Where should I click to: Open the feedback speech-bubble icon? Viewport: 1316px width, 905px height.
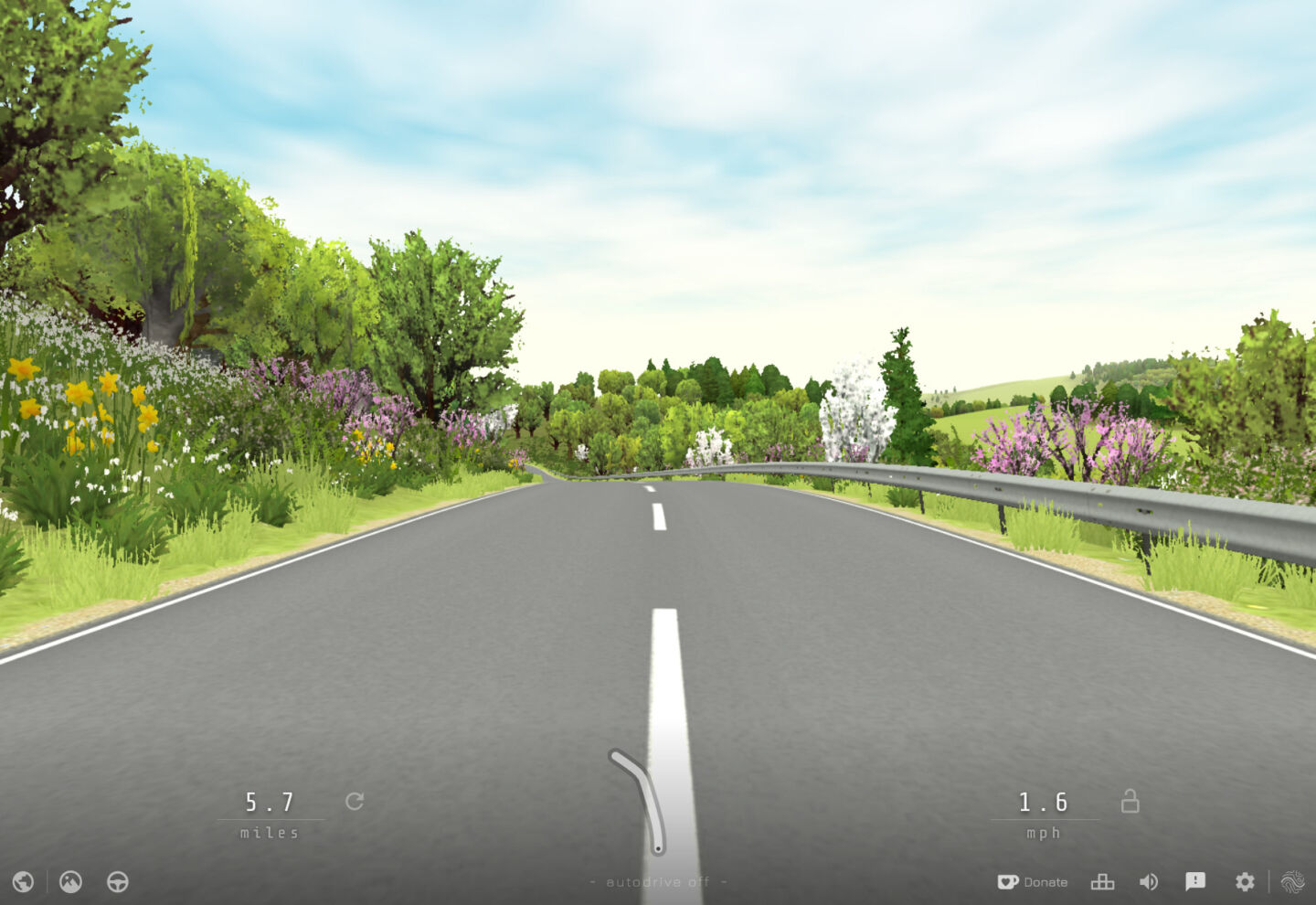1196,881
